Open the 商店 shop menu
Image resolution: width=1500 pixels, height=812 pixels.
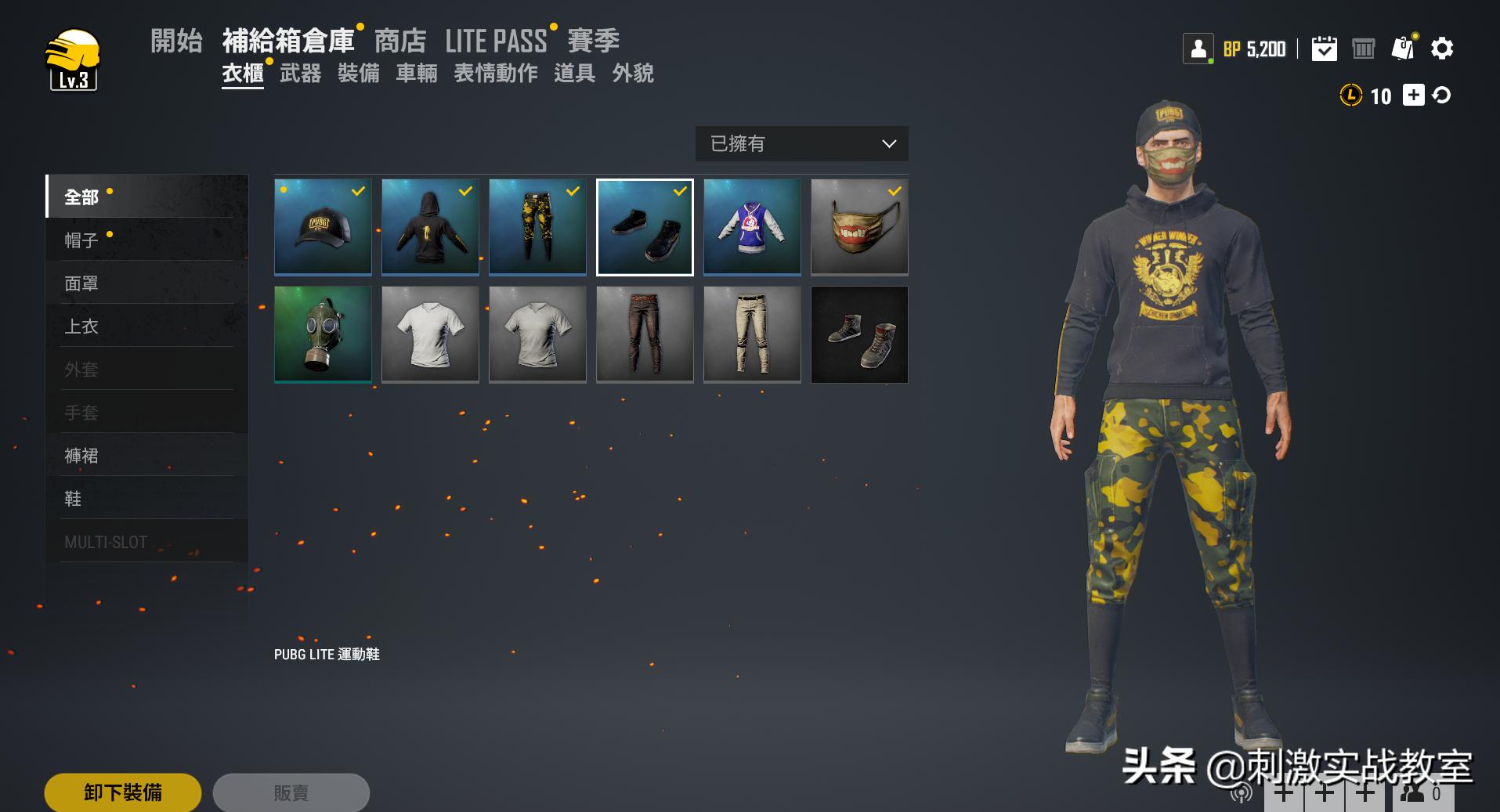(x=399, y=41)
